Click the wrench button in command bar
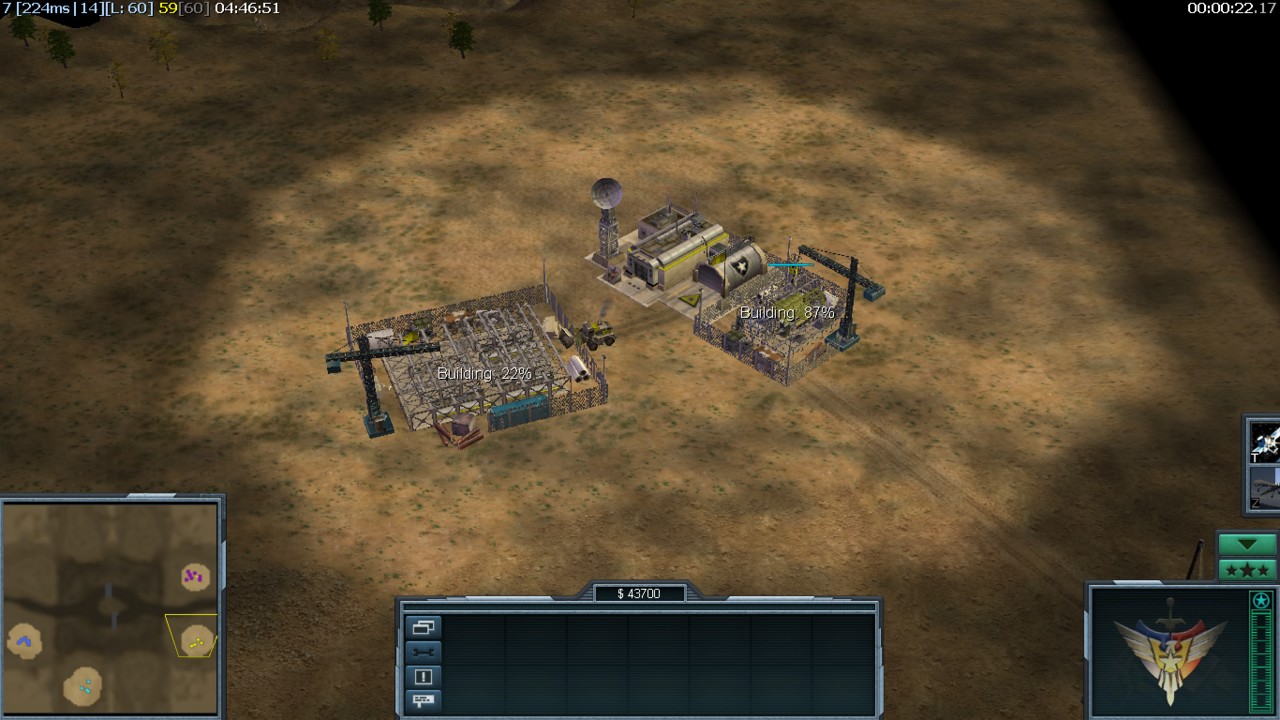The width and height of the screenshot is (1280, 720). (423, 652)
